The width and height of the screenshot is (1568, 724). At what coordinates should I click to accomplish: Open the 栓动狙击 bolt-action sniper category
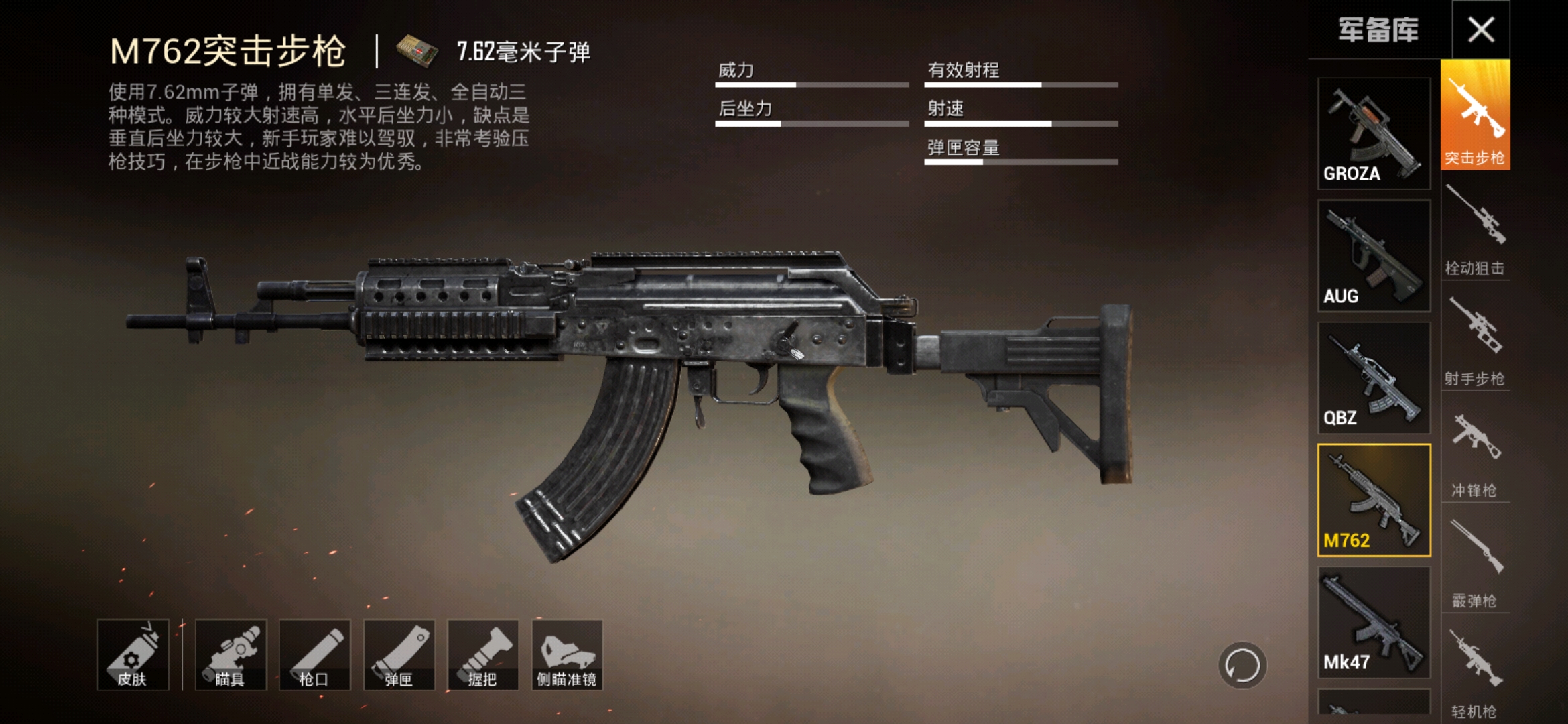(x=1475, y=231)
